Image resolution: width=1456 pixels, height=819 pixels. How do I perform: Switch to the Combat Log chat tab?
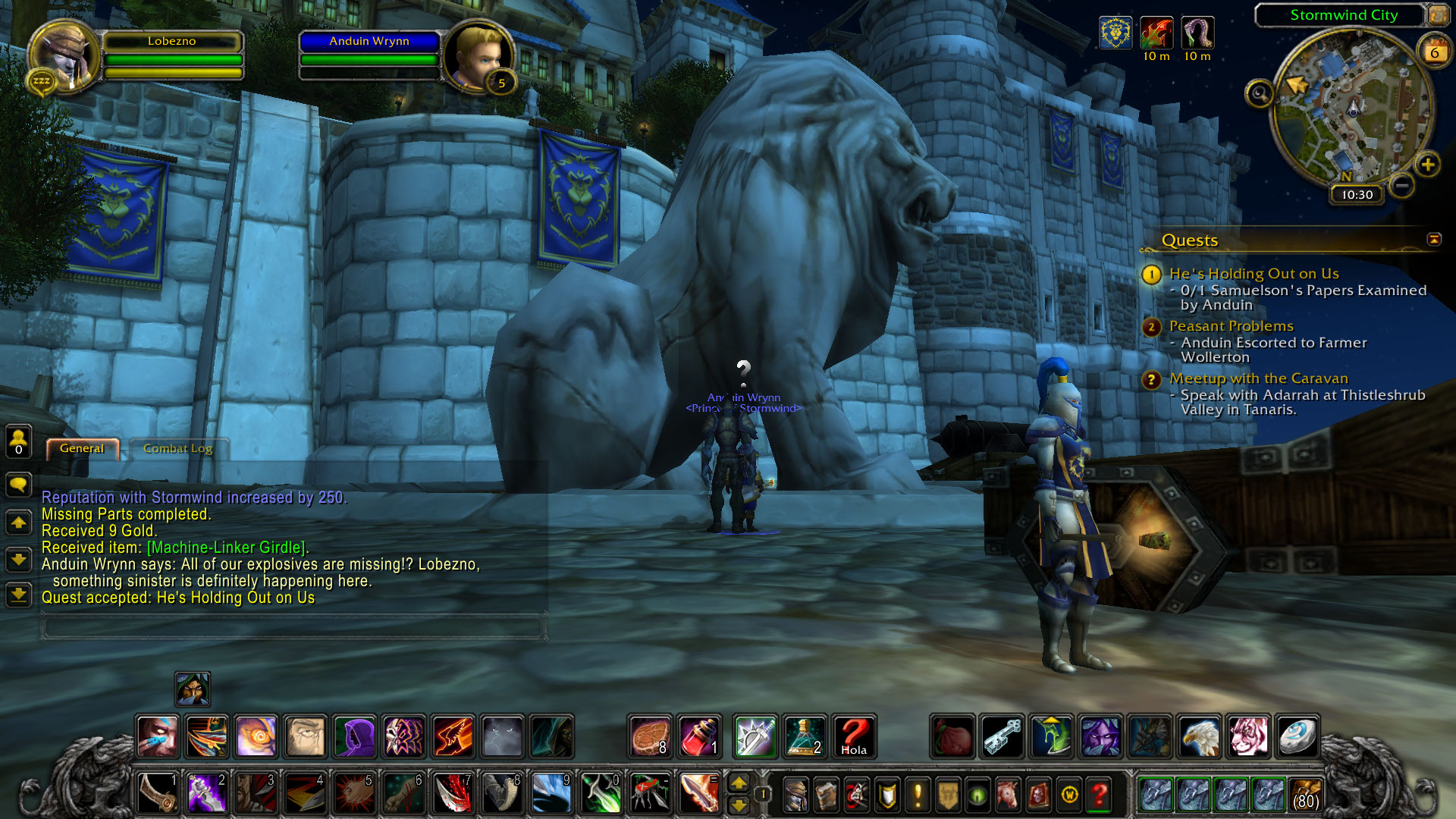[x=177, y=448]
